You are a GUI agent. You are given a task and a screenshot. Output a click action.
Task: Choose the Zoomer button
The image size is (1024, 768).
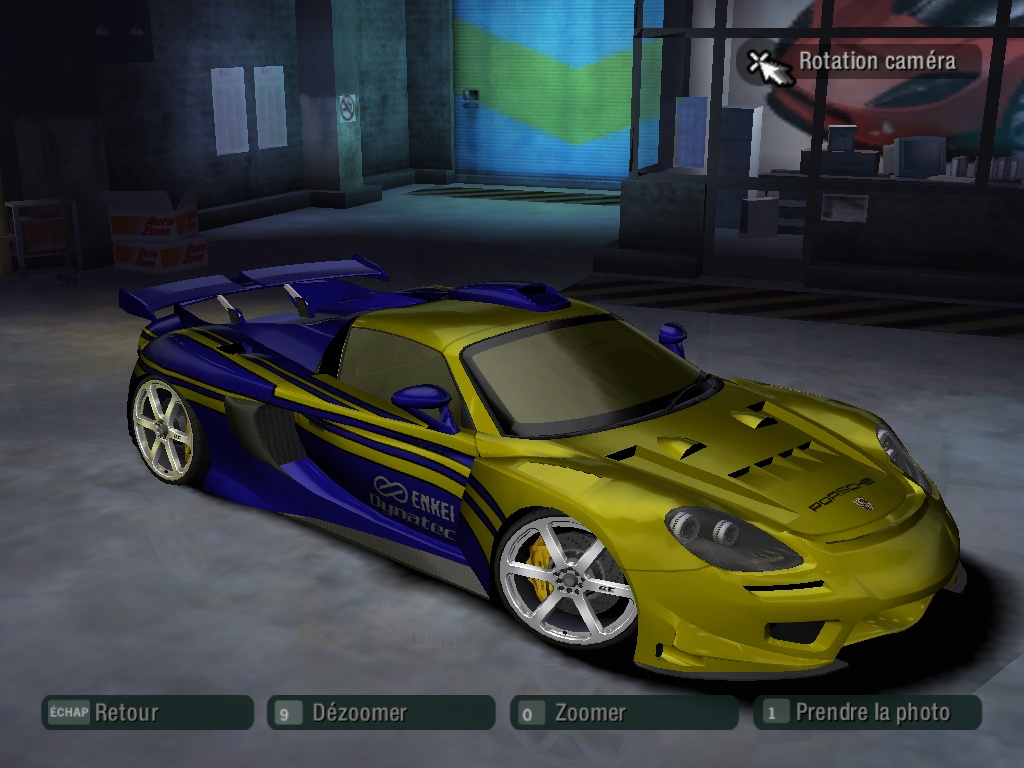click(623, 713)
